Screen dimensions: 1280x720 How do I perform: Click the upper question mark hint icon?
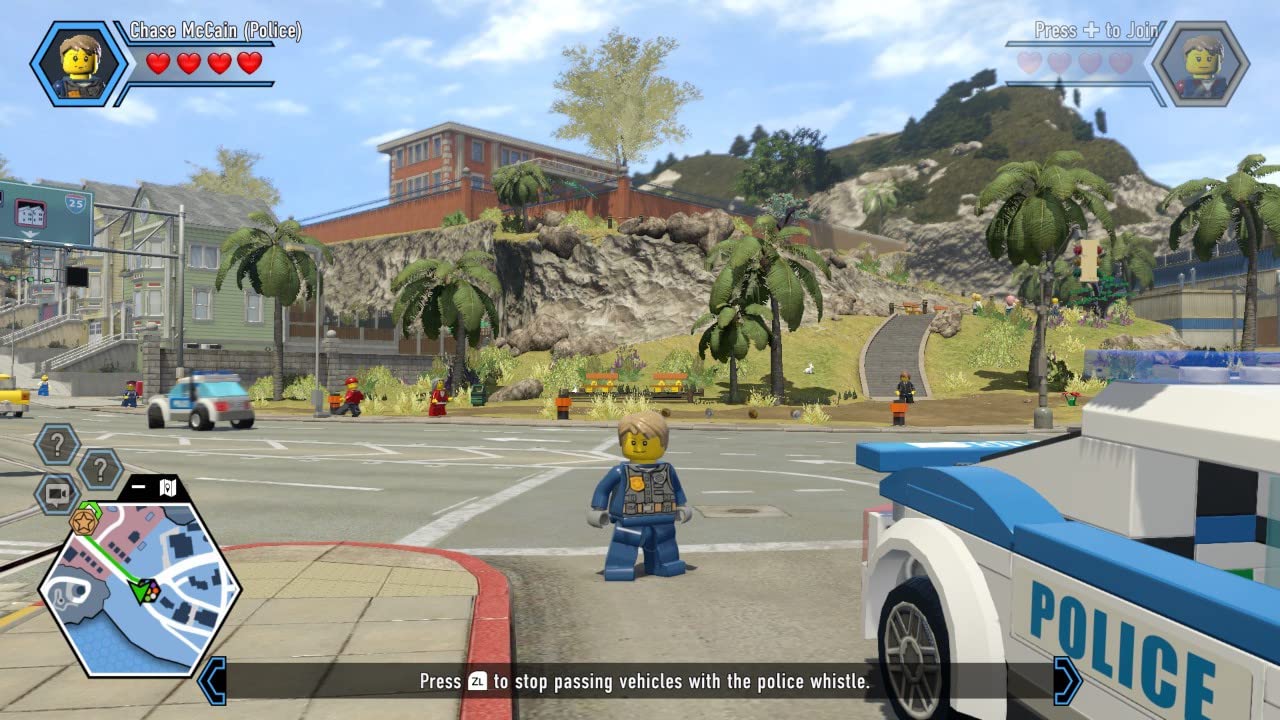pyautogui.click(x=57, y=443)
